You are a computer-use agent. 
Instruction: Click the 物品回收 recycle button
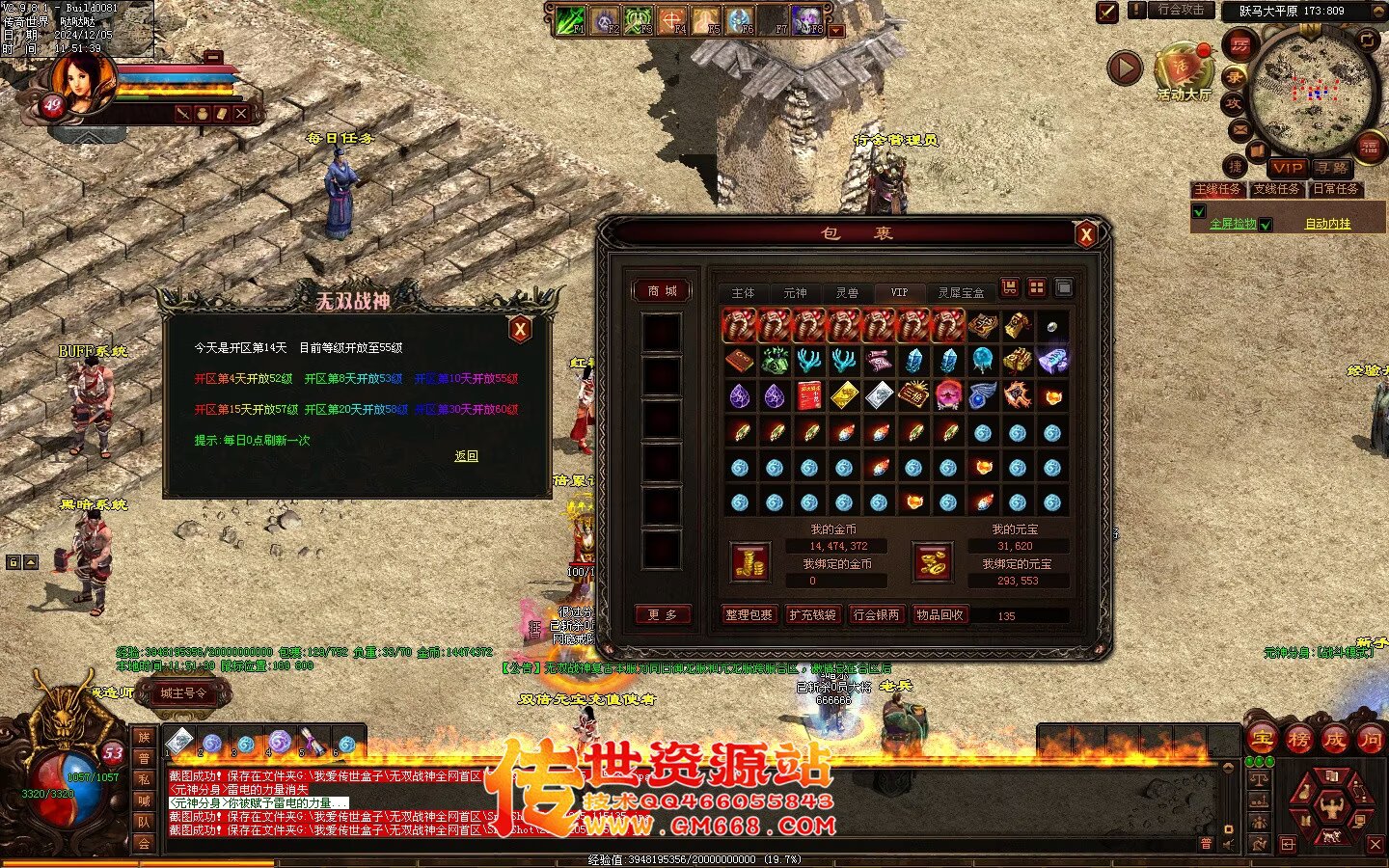(x=940, y=614)
